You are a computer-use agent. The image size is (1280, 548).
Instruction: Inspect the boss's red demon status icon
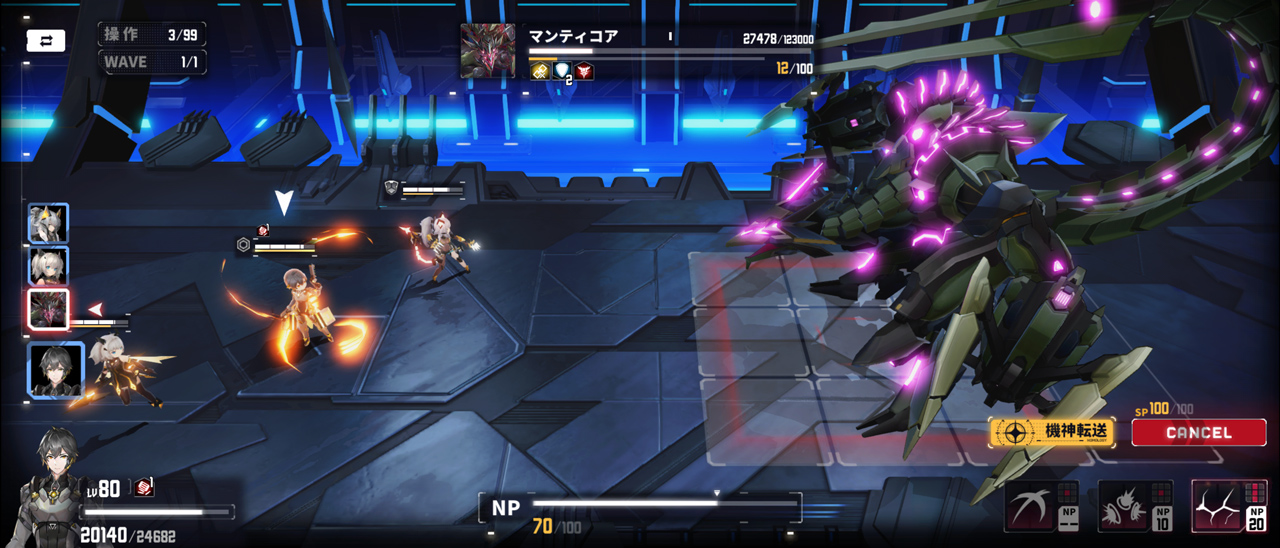584,70
